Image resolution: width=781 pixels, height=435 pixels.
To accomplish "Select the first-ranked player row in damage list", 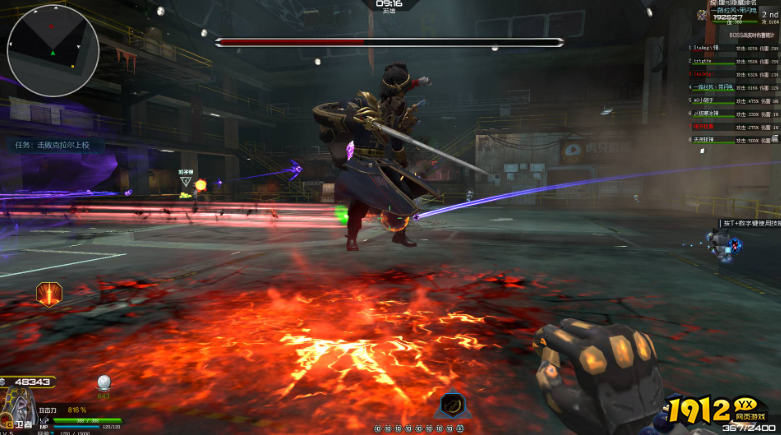I will [733, 48].
